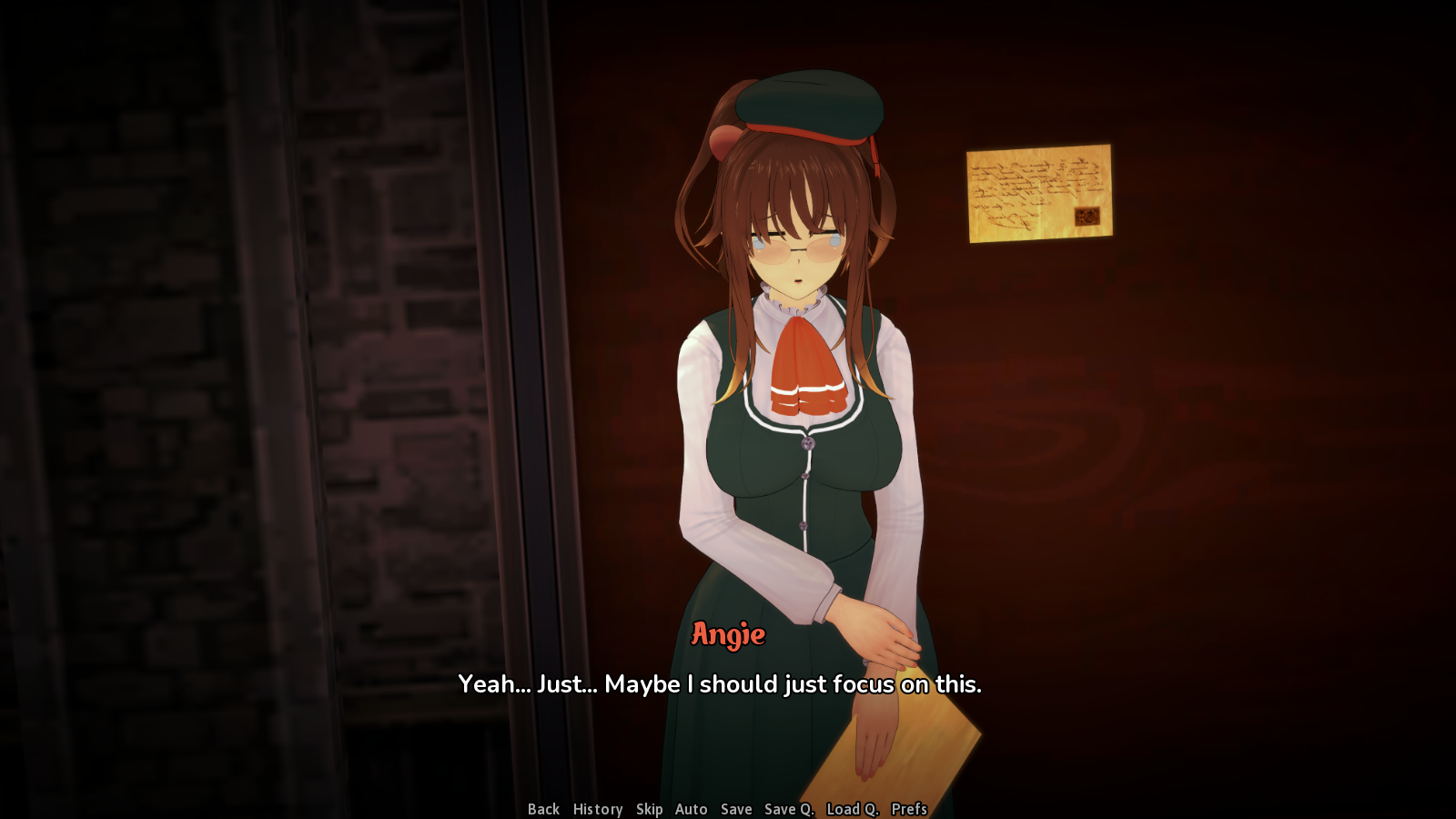Click the Angie name label
The width and height of the screenshot is (1456, 819).
pyautogui.click(x=726, y=635)
